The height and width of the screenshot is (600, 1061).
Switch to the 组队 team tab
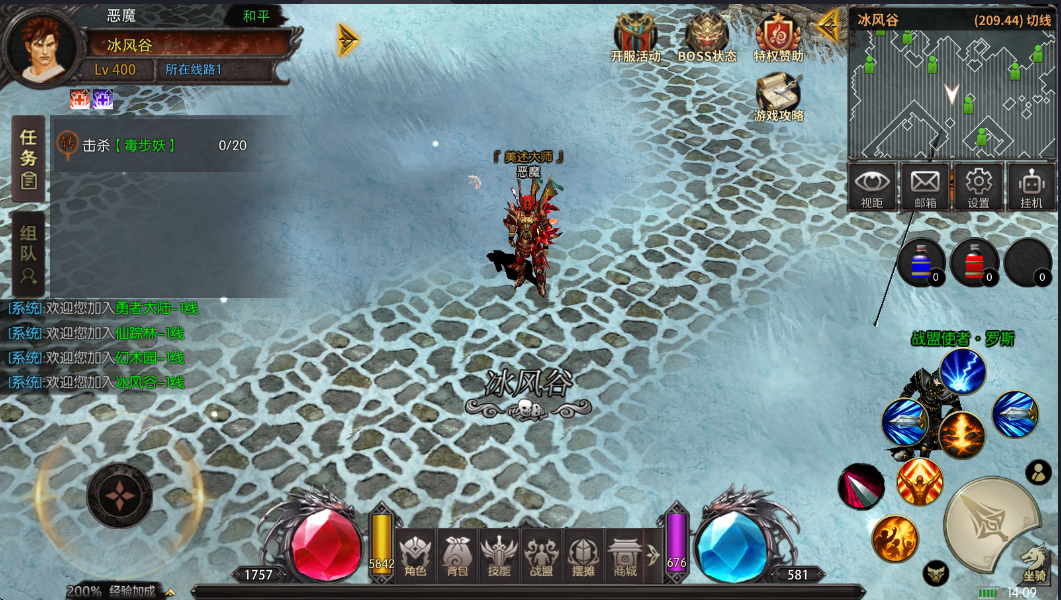point(29,252)
